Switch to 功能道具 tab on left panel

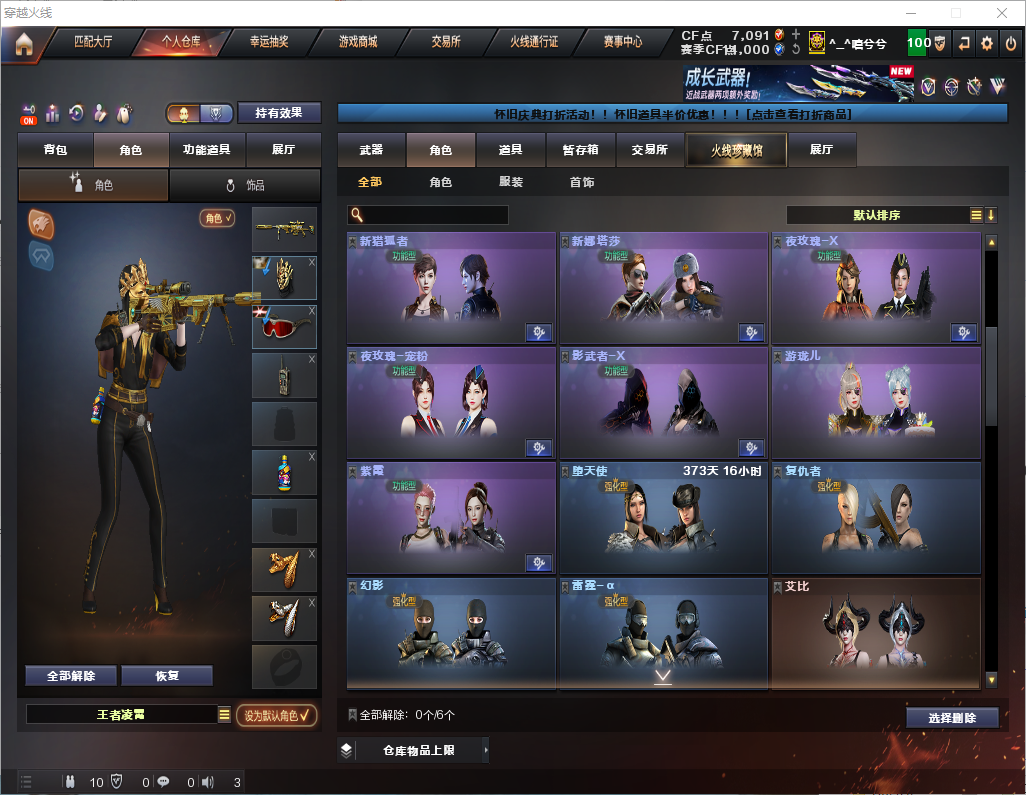click(207, 150)
